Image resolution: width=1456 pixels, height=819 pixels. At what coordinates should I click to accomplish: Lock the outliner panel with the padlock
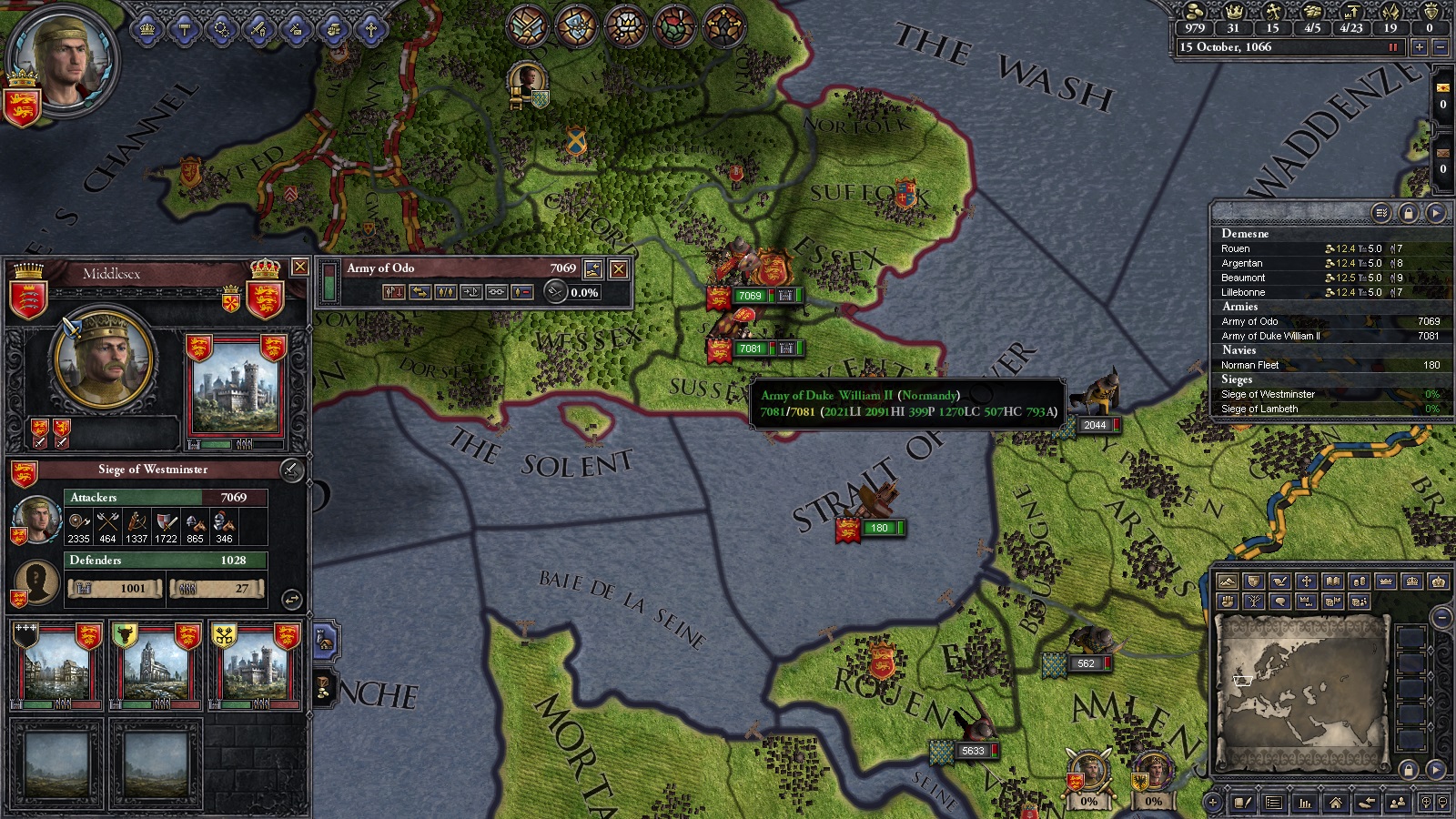pos(1407,212)
